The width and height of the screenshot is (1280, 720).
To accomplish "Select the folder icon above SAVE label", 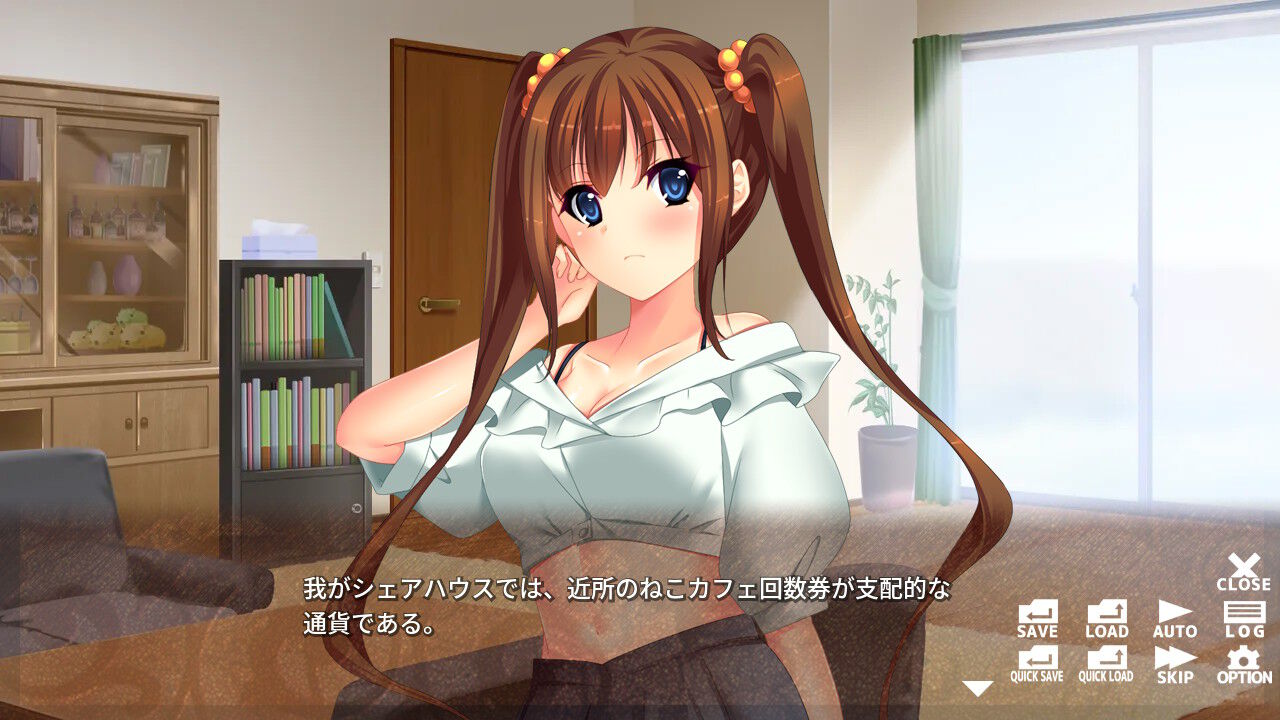I will click(x=1038, y=610).
